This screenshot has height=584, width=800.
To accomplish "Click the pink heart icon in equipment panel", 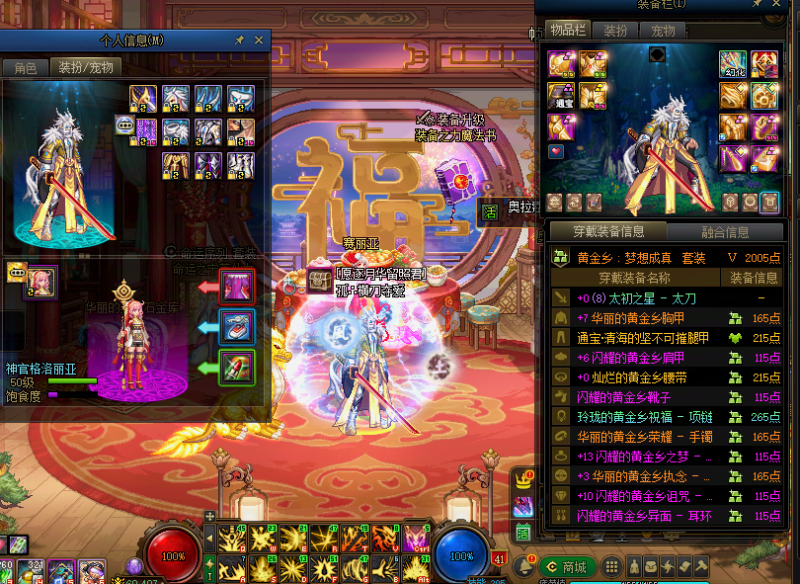I will (x=556, y=152).
